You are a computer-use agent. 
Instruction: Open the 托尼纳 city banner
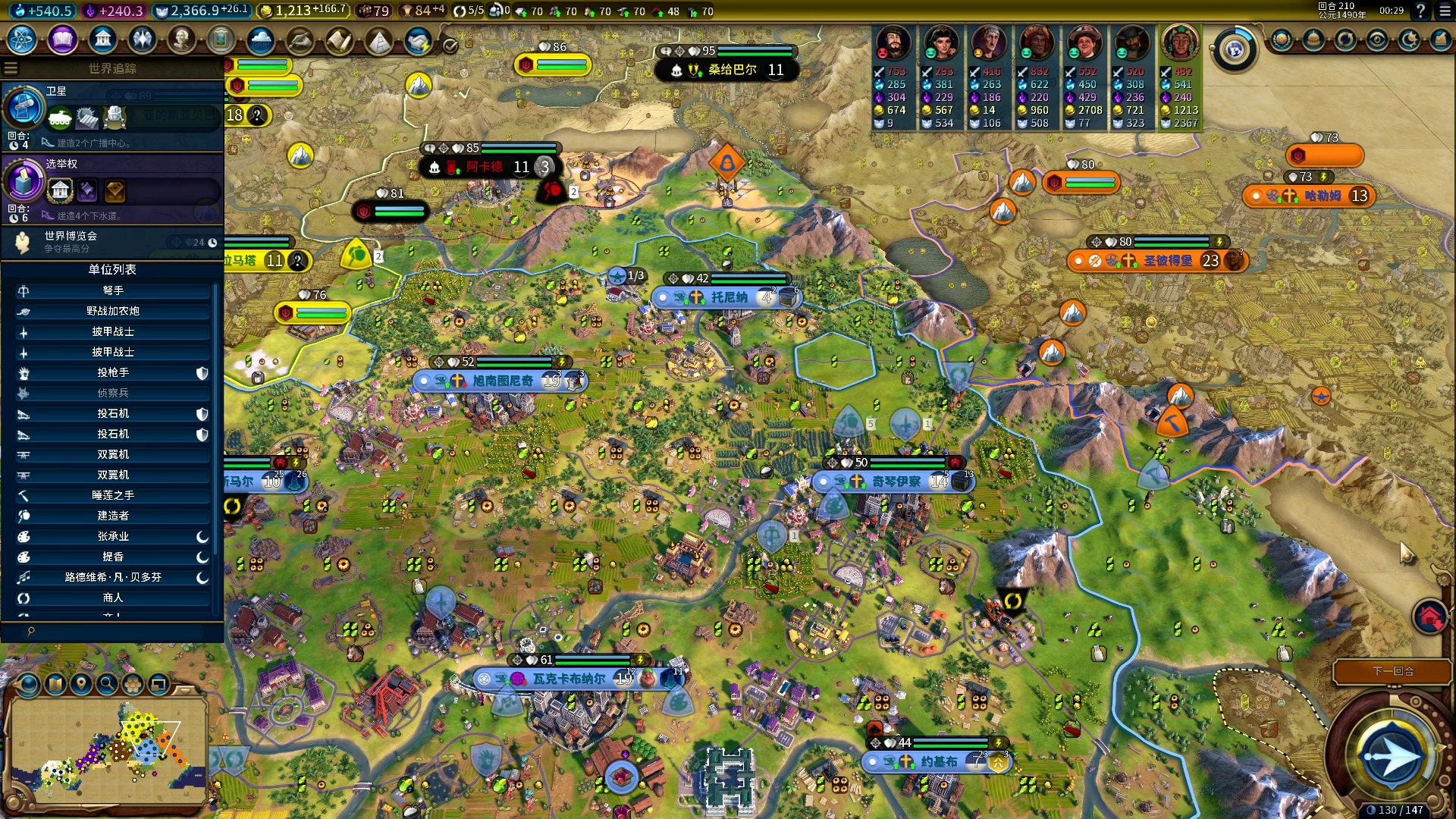728,297
